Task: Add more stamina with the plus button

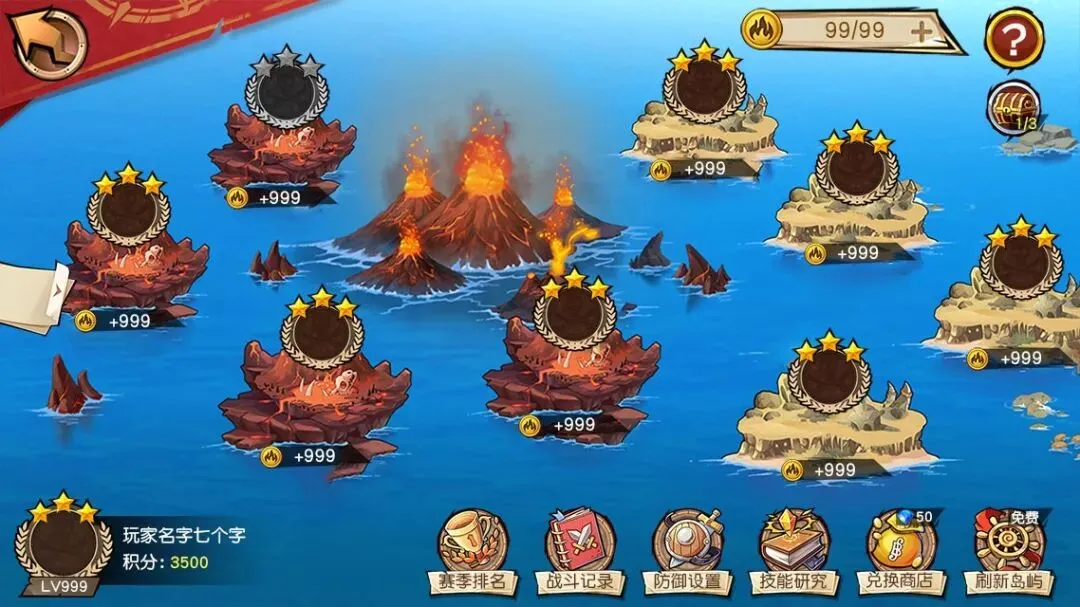Action: 920,31
